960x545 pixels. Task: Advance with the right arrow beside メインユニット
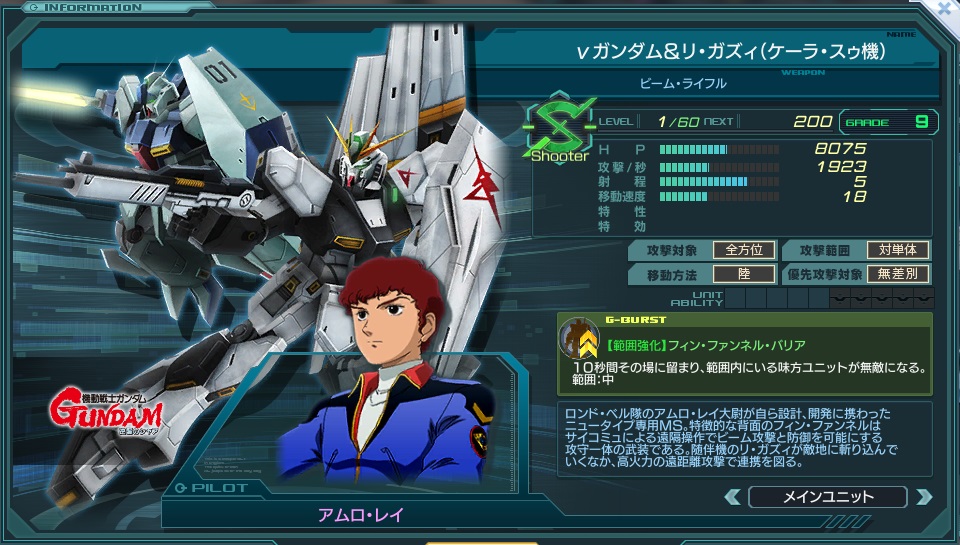[923, 497]
